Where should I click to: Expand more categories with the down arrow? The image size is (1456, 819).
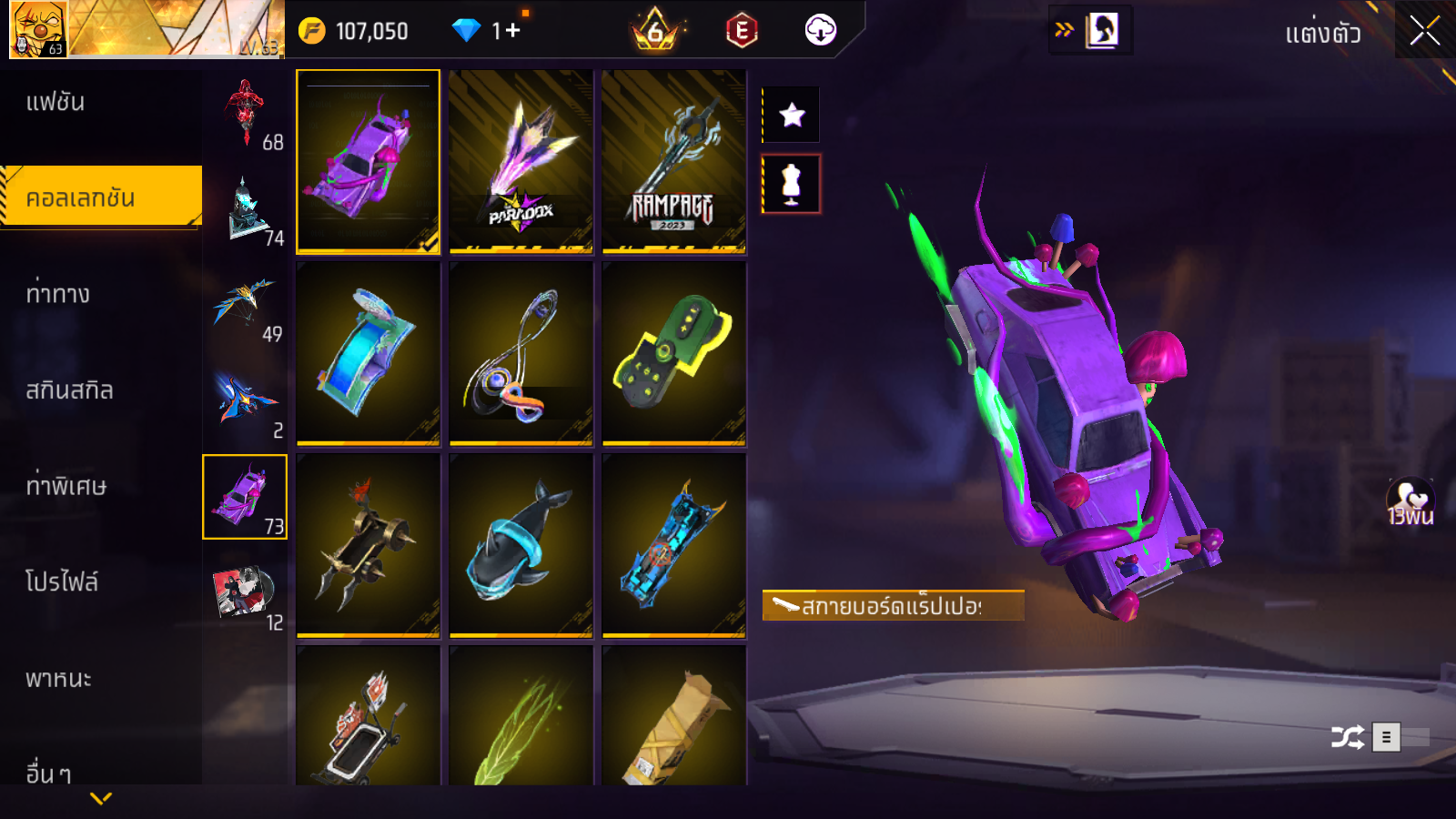[x=101, y=798]
